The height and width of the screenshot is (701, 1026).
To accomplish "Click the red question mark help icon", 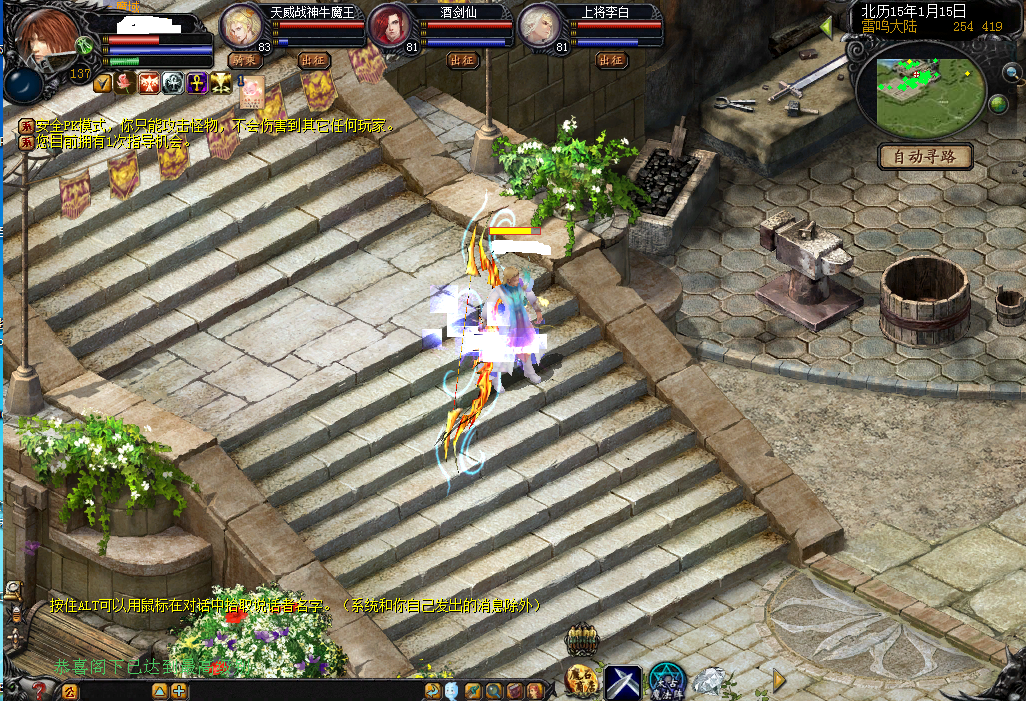I will pos(40,689).
